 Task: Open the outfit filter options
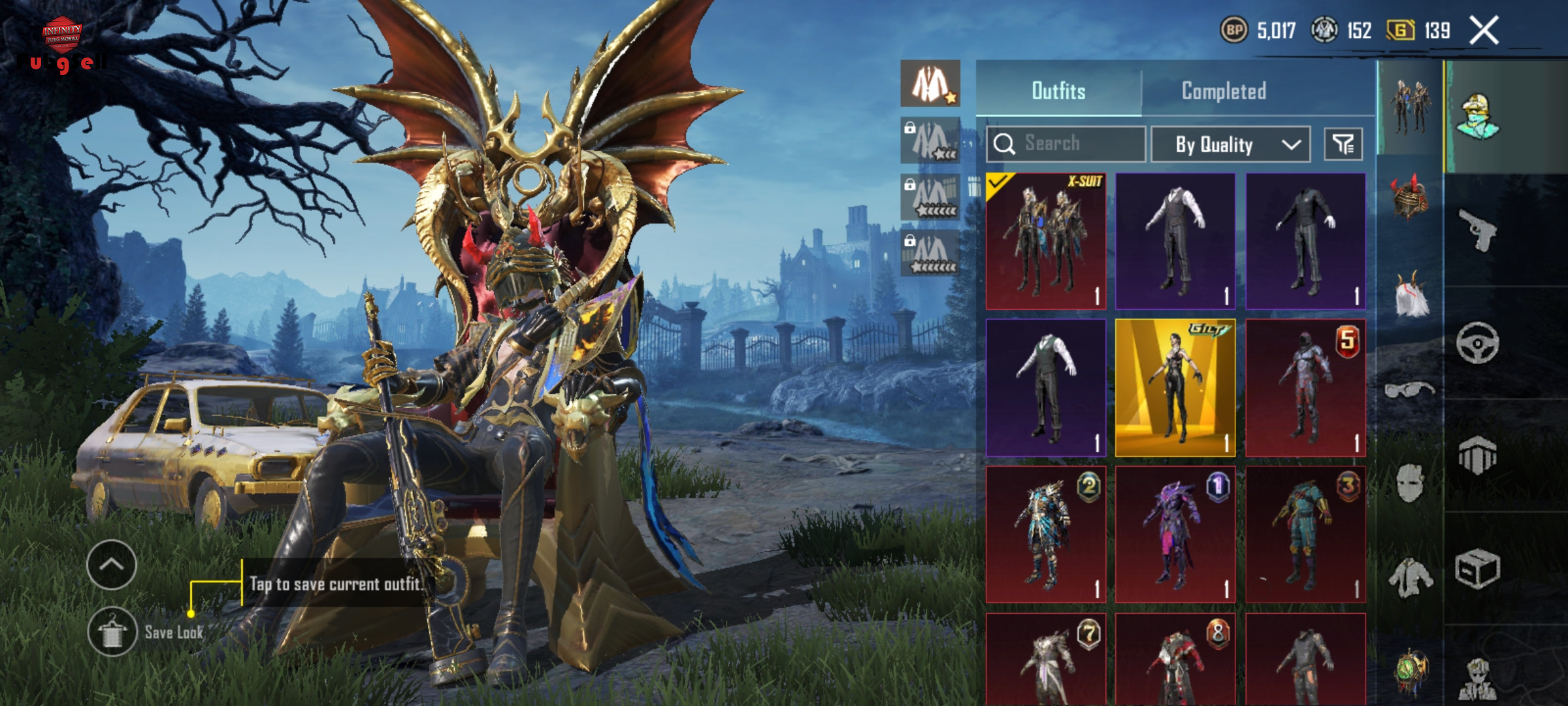coord(1343,144)
